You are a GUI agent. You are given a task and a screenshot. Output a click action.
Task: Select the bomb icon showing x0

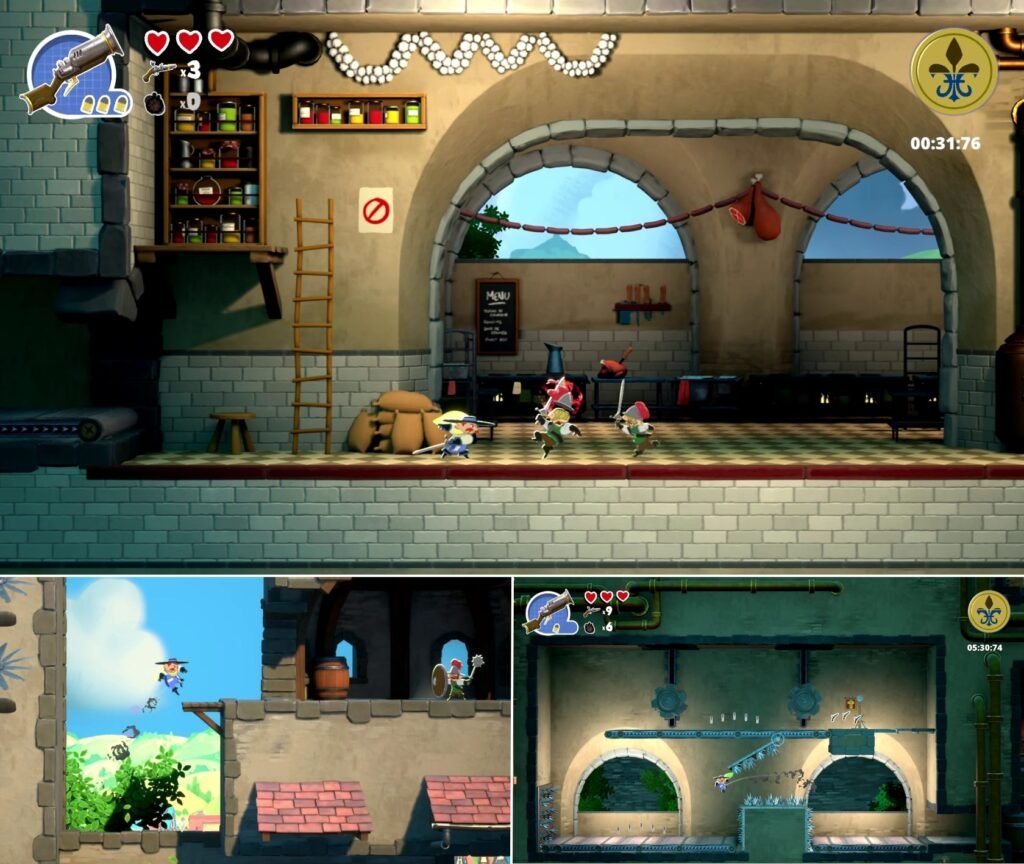[154, 102]
